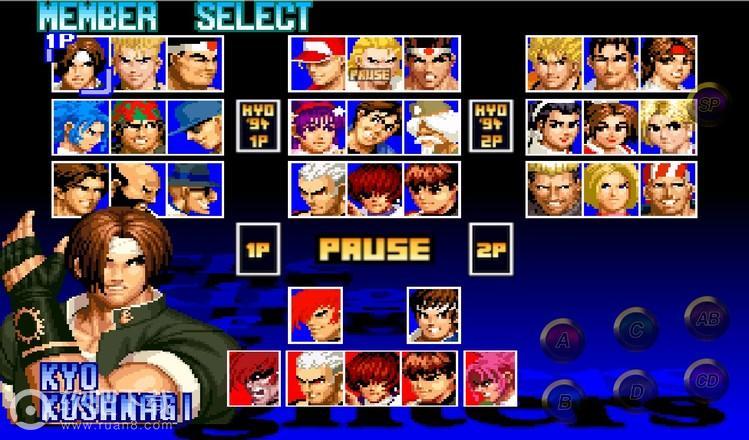
Task: Choose the KYO '94 1P tile
Action: (x=256, y=125)
